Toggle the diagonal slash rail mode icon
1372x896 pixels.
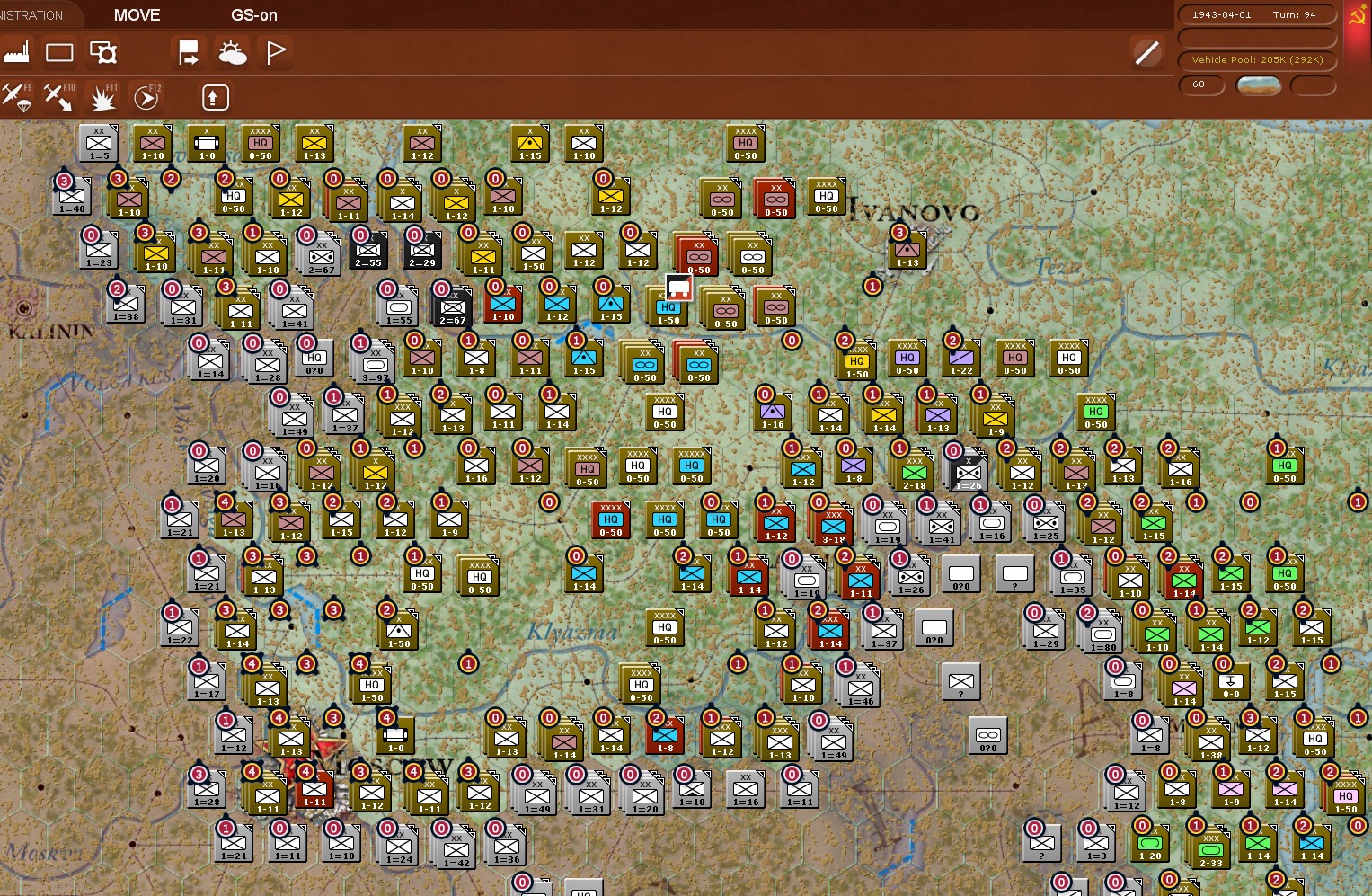(1146, 52)
